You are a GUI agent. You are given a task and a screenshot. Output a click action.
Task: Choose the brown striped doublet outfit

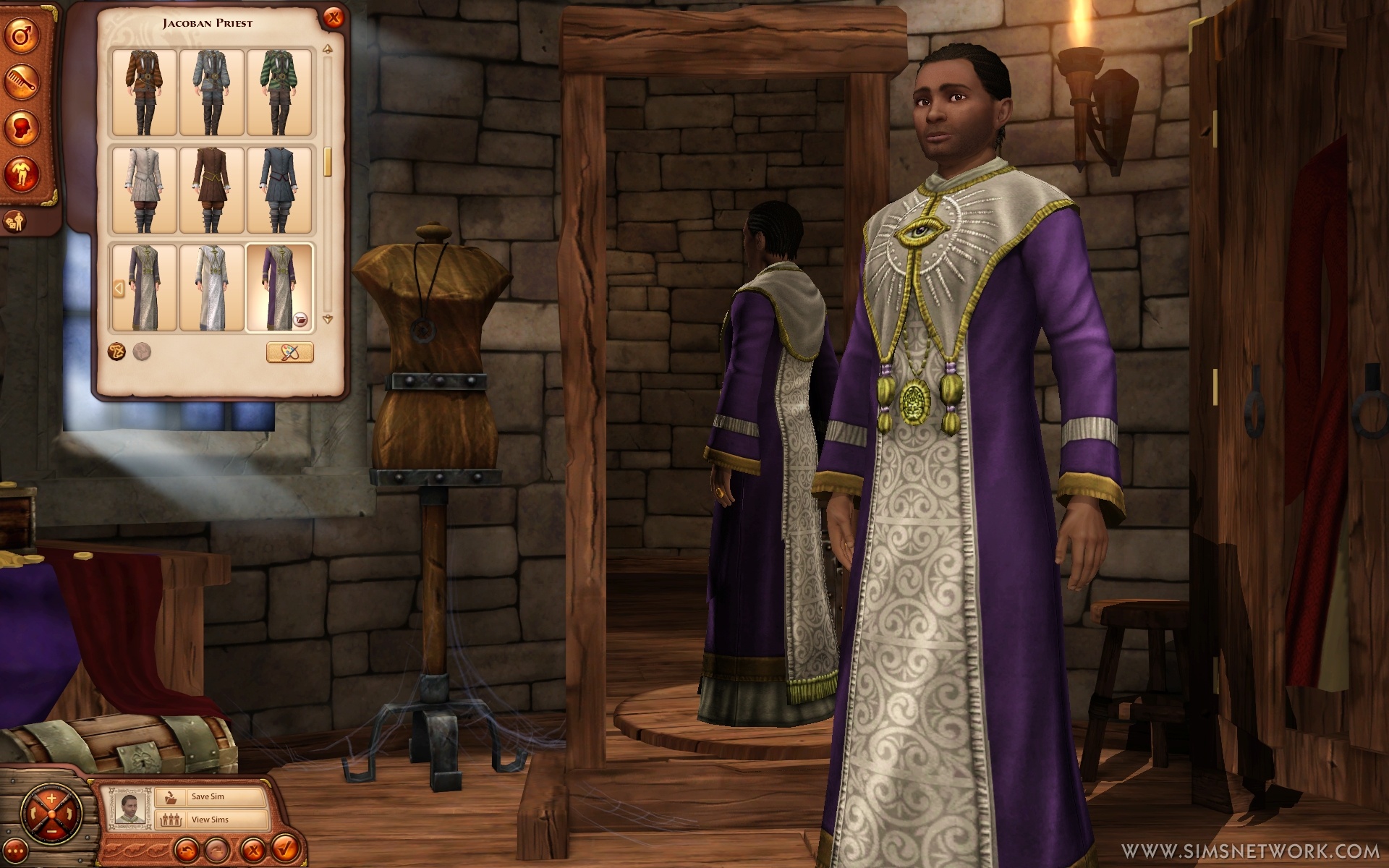pyautogui.click(x=143, y=92)
